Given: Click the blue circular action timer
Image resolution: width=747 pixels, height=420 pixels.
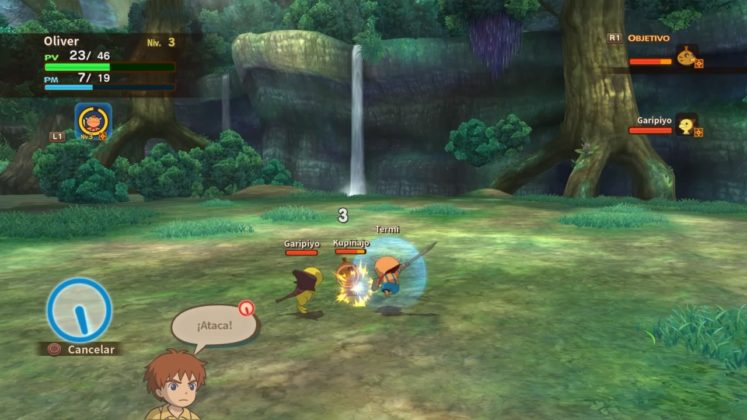Looking at the screenshot, I should click(x=79, y=308).
